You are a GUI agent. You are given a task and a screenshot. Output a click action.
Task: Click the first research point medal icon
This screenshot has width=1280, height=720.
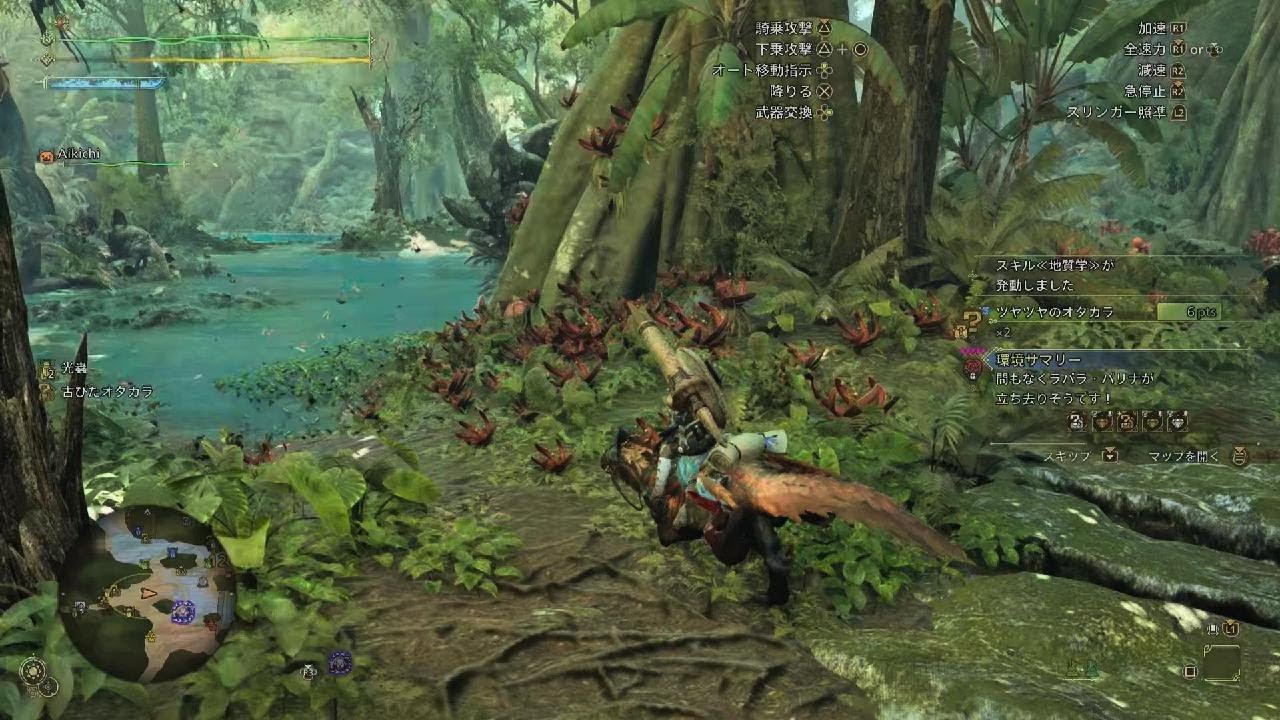1075,420
